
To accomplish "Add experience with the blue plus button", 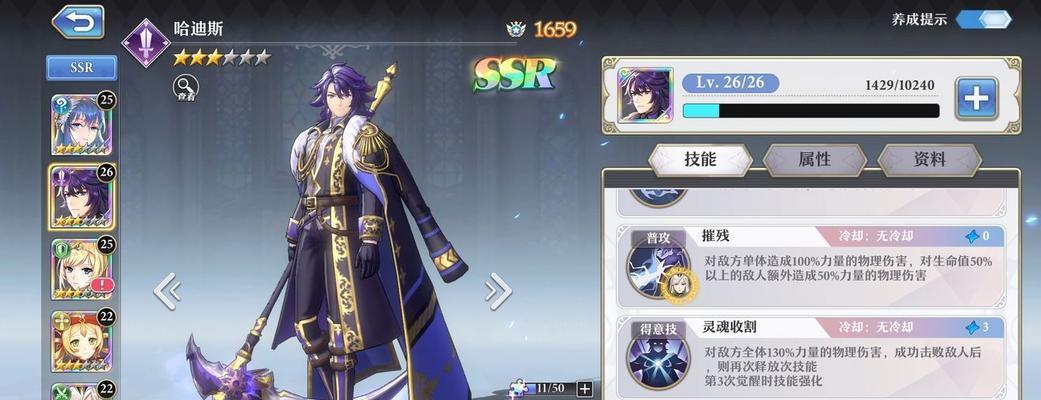I will pos(976,98).
